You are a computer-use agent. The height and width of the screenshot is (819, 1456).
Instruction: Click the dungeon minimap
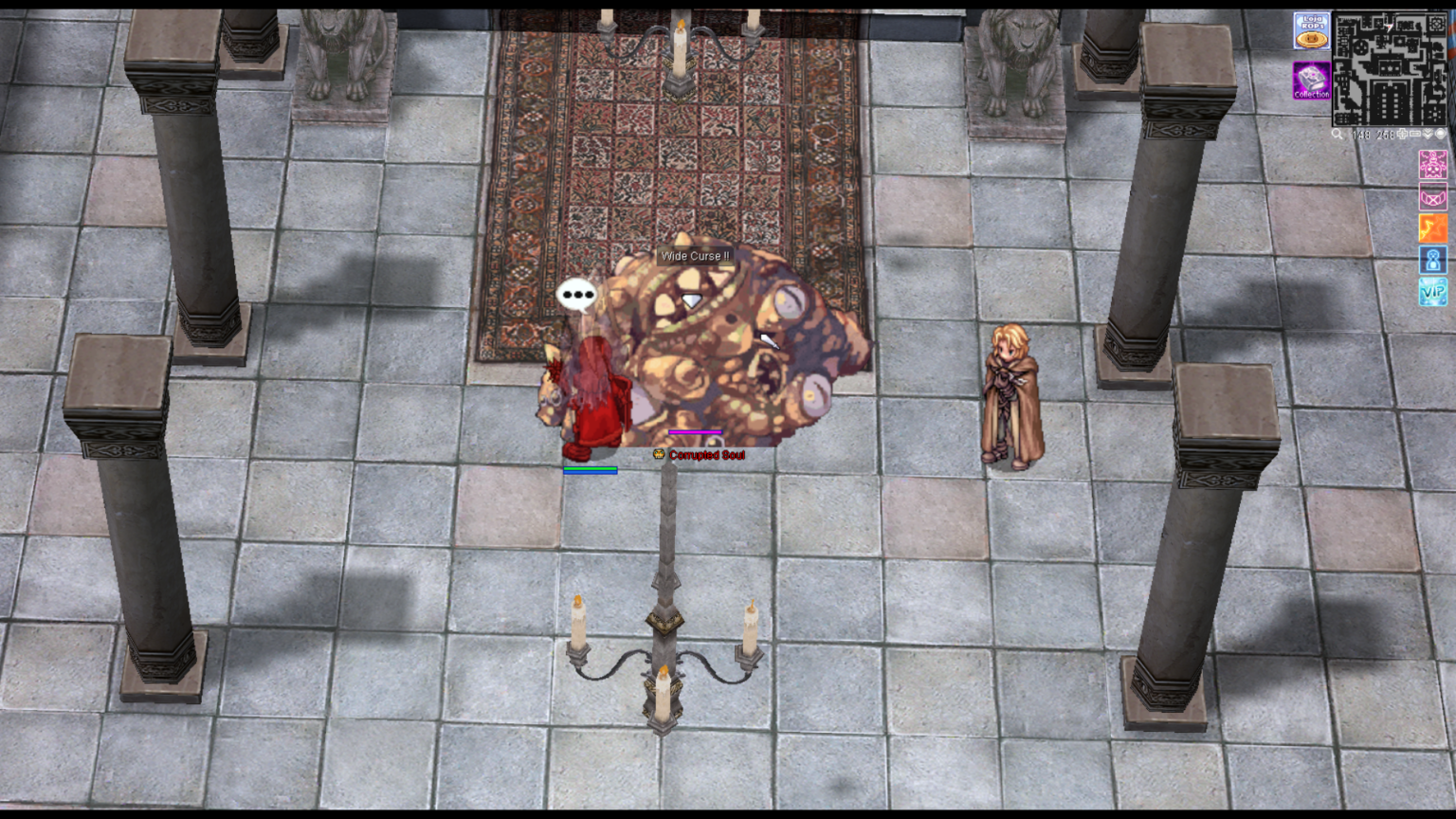tap(1389, 68)
